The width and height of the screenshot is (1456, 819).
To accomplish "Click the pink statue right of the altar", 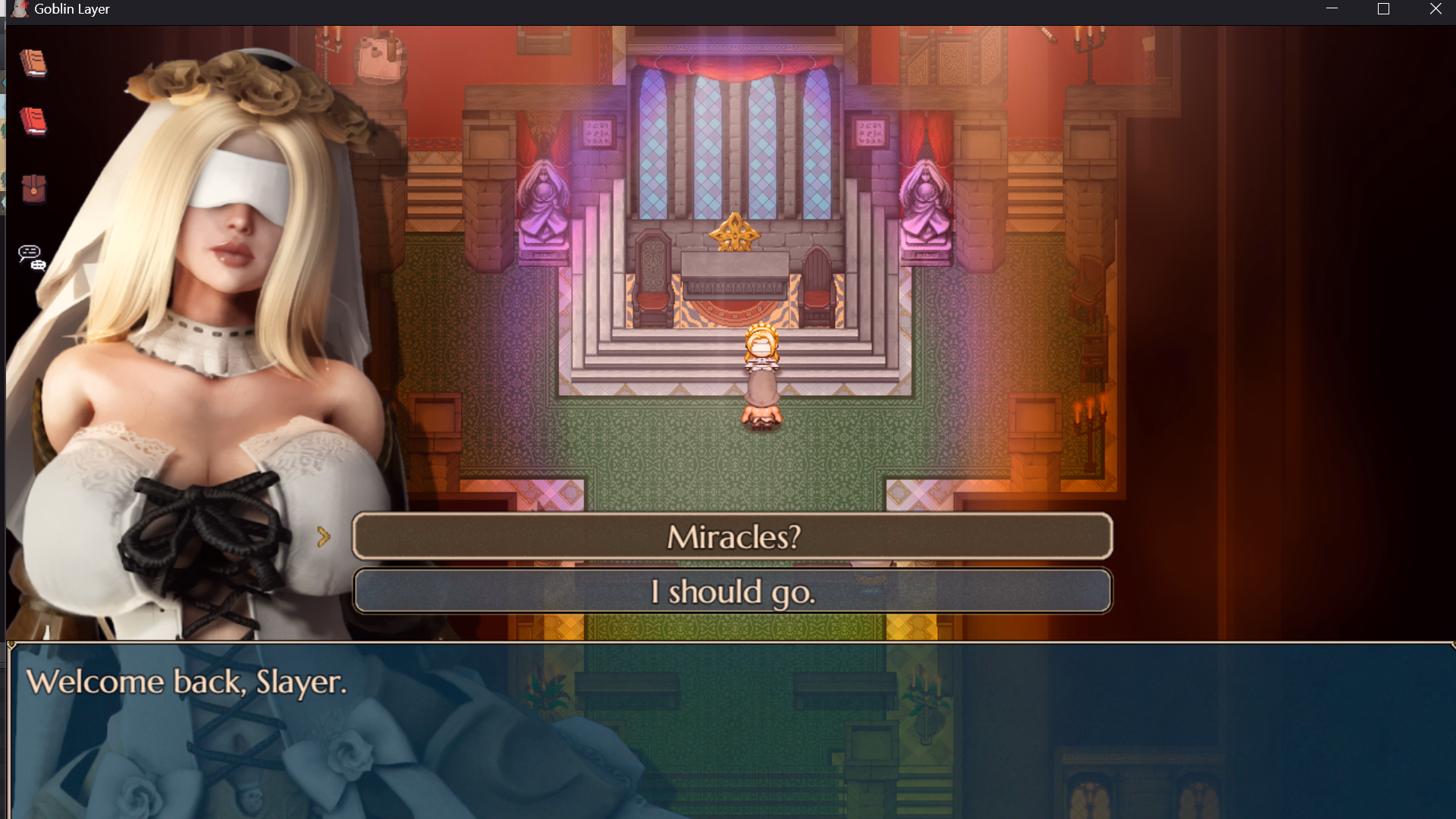I will [927, 197].
